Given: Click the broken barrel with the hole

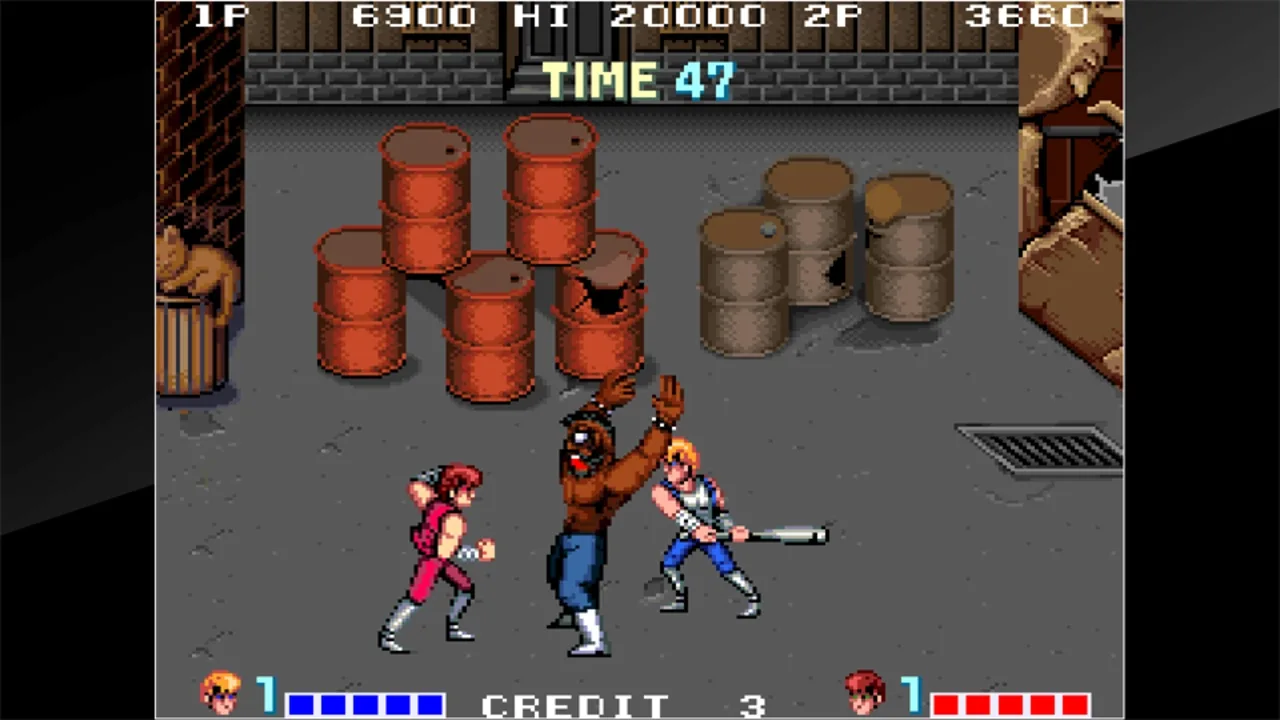Looking at the screenshot, I should [600, 300].
